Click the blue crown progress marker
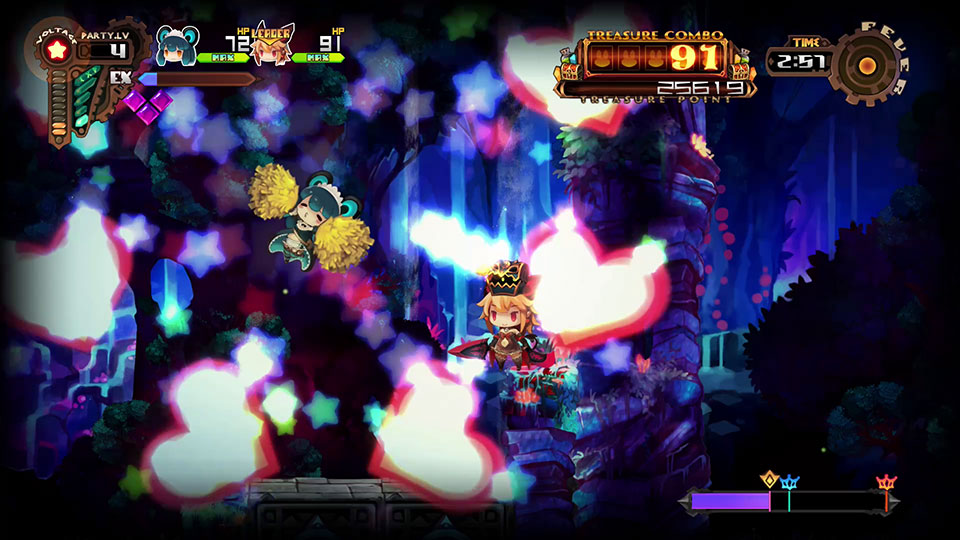 [790, 484]
